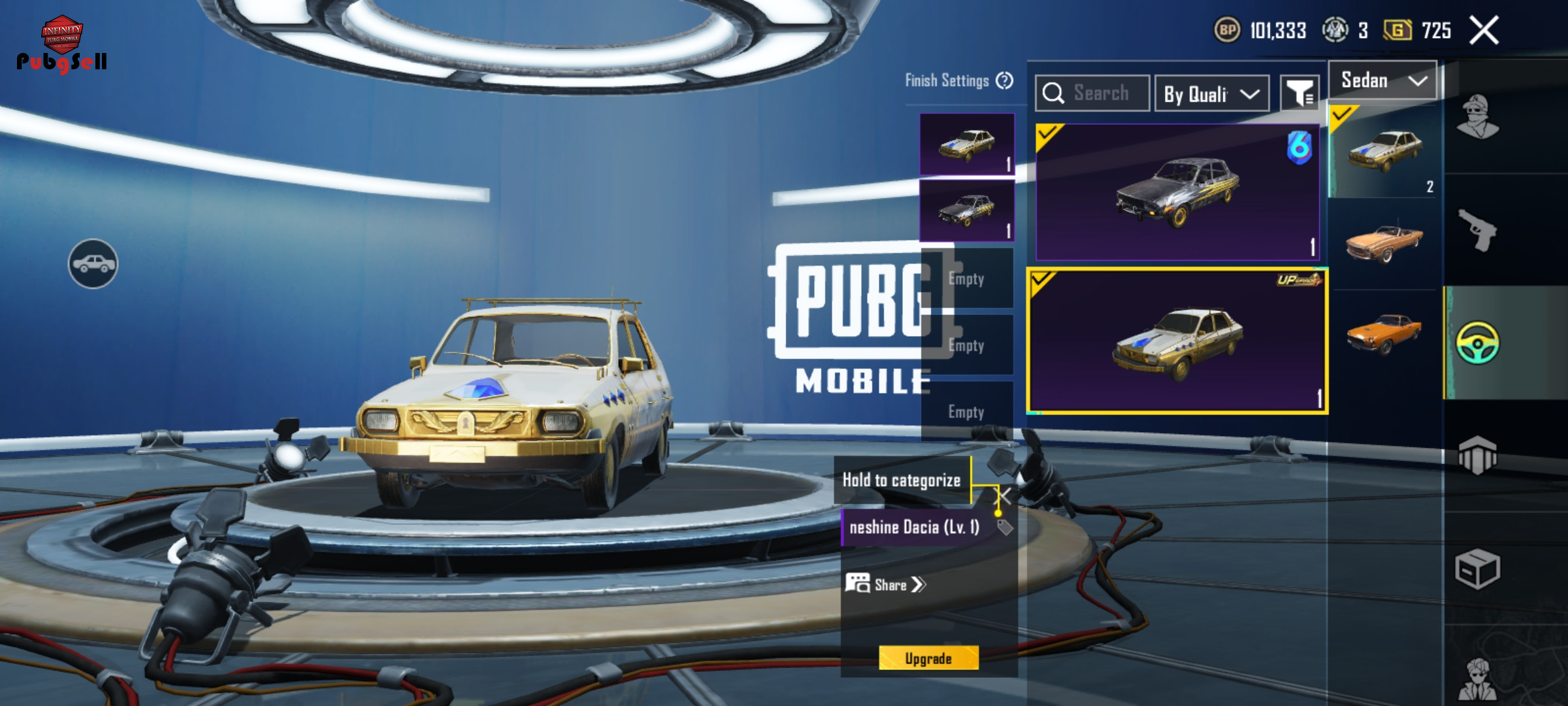Screen dimensions: 1568x706
Task: Choose the orange convertible vehicle thumbnail
Action: coord(1384,243)
